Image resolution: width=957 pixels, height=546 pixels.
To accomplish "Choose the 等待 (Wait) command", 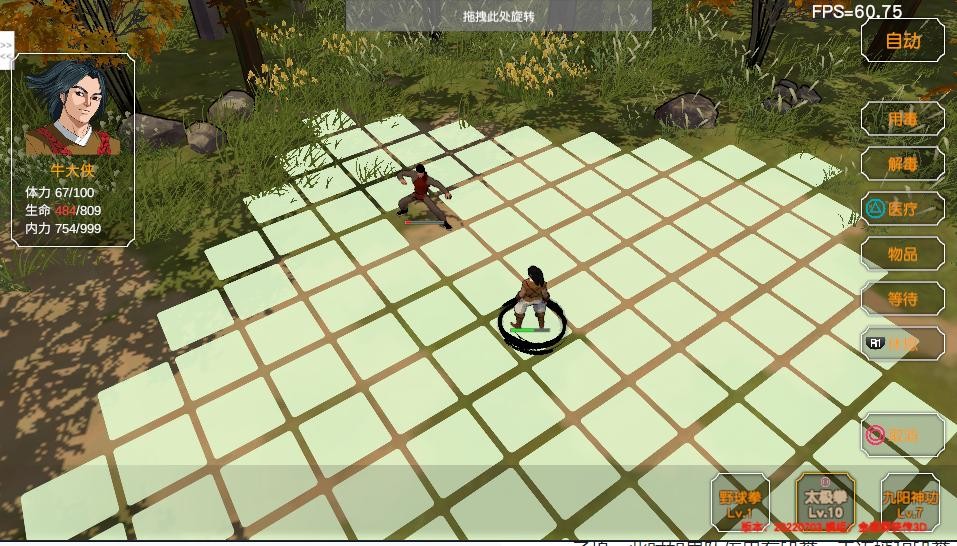I will click(902, 299).
